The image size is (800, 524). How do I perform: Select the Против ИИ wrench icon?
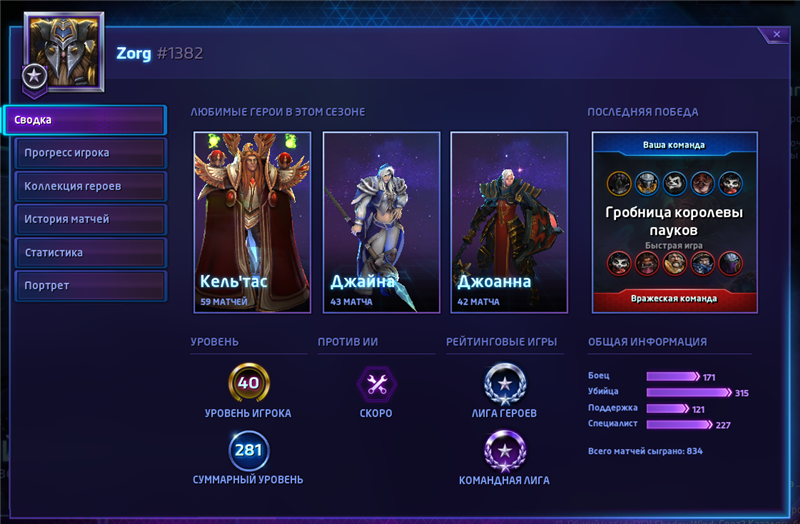(x=376, y=383)
